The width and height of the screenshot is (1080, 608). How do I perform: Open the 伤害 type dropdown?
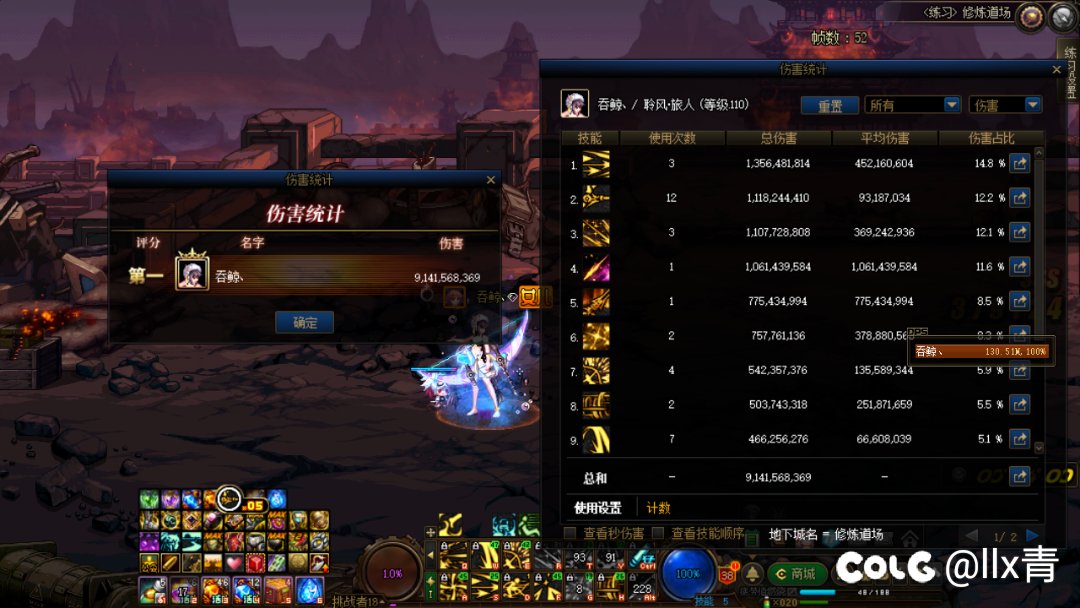point(1005,105)
